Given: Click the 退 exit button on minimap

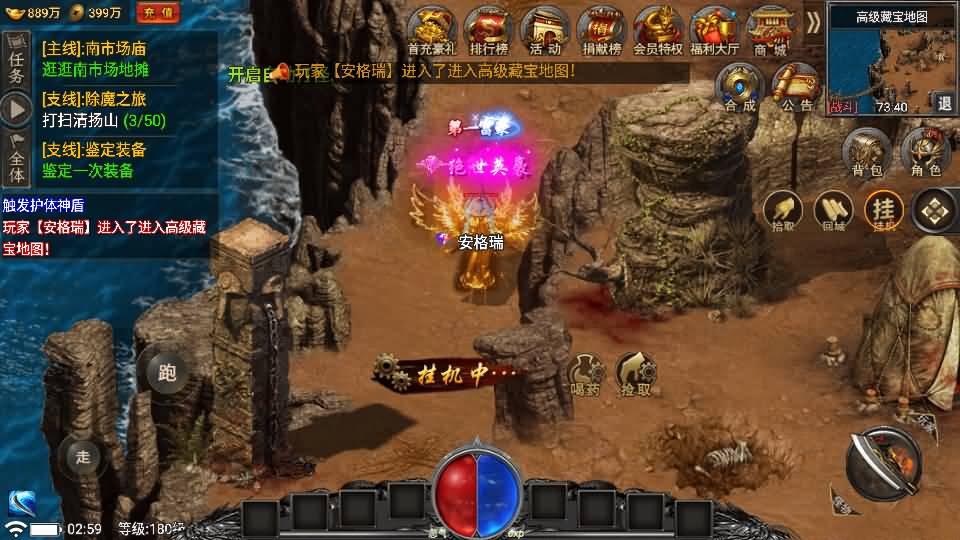Looking at the screenshot, I should click(944, 102).
